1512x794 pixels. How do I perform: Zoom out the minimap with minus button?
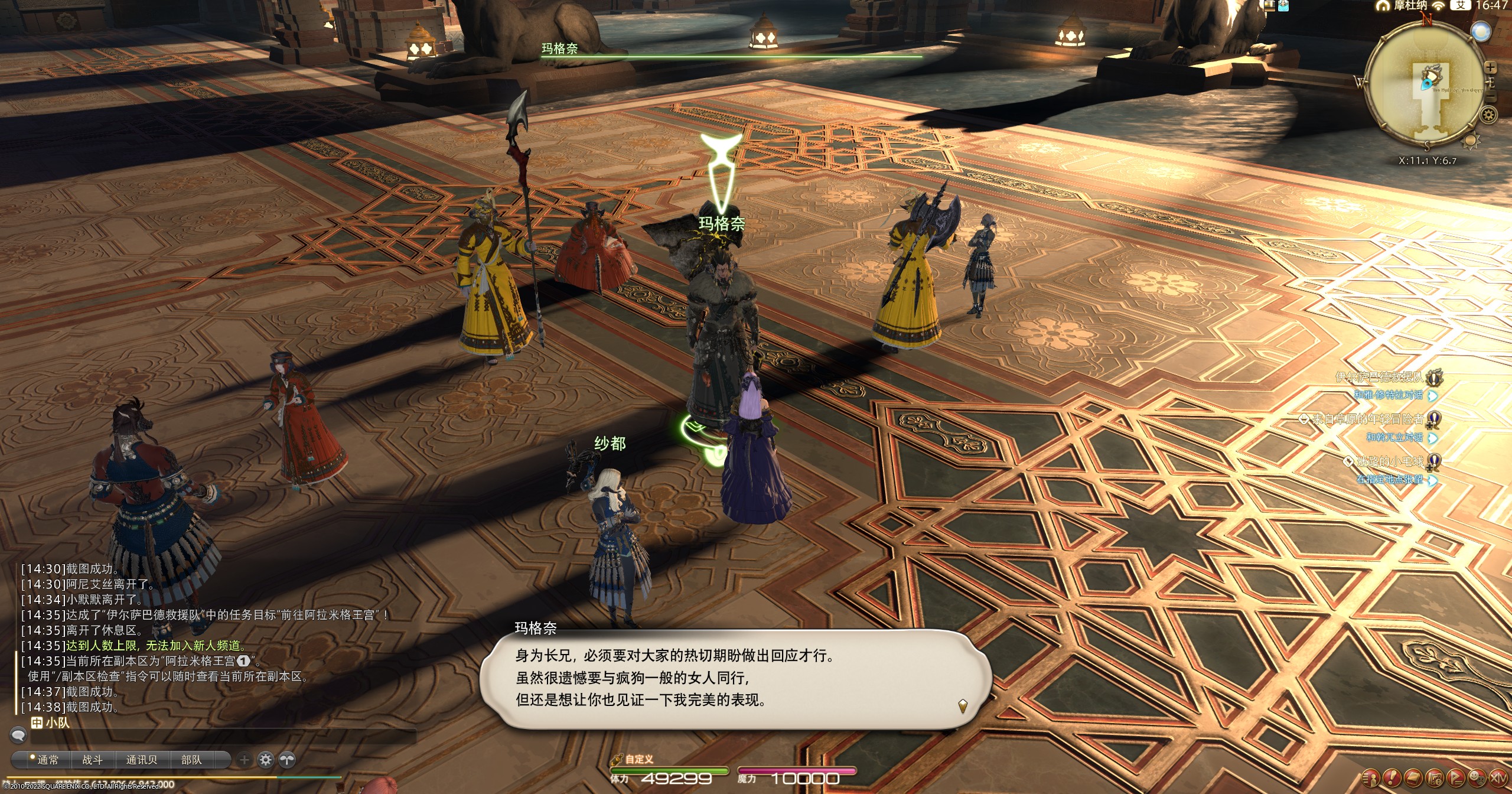coord(1491,97)
